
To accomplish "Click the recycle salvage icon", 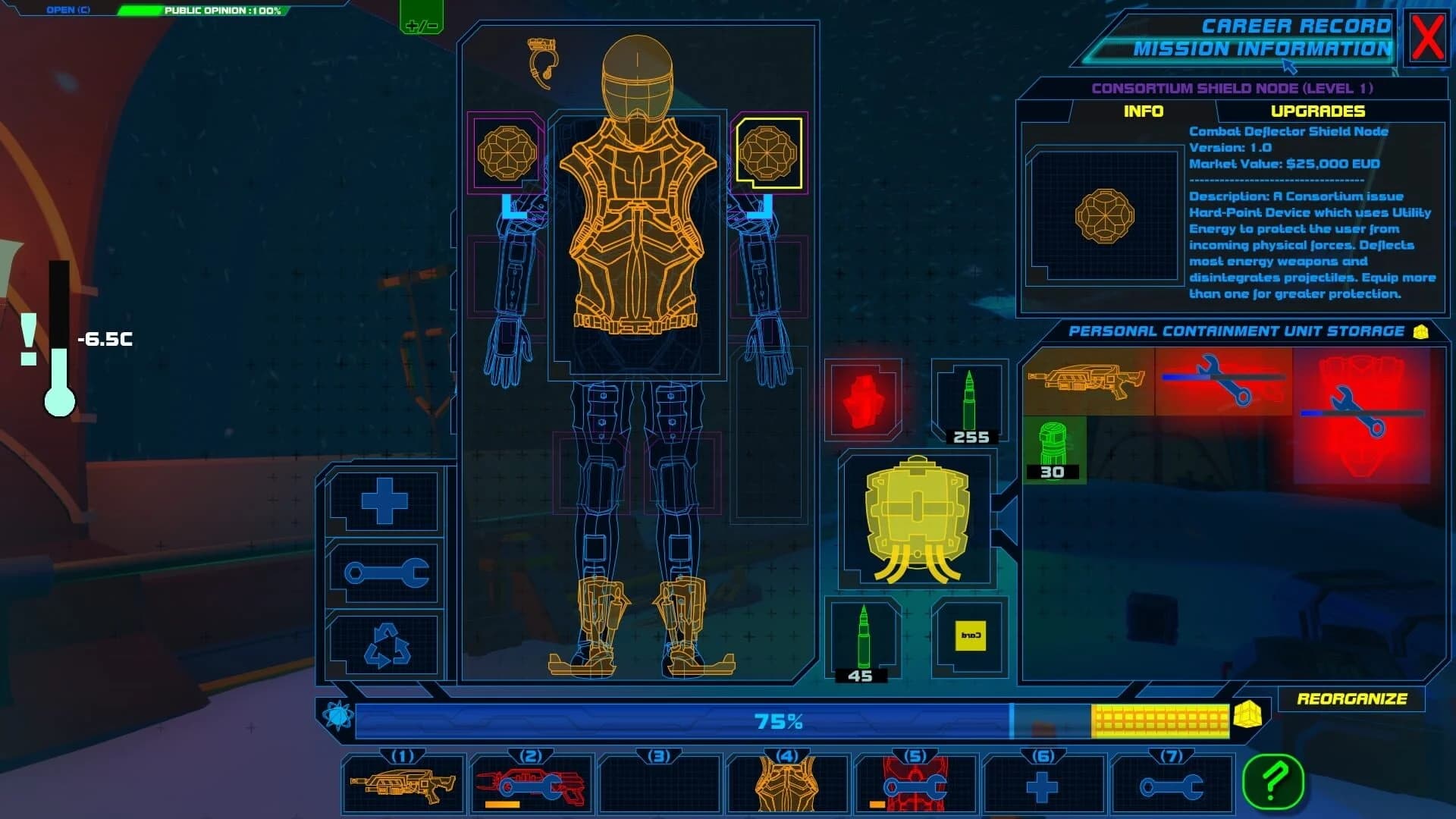I will 385,646.
